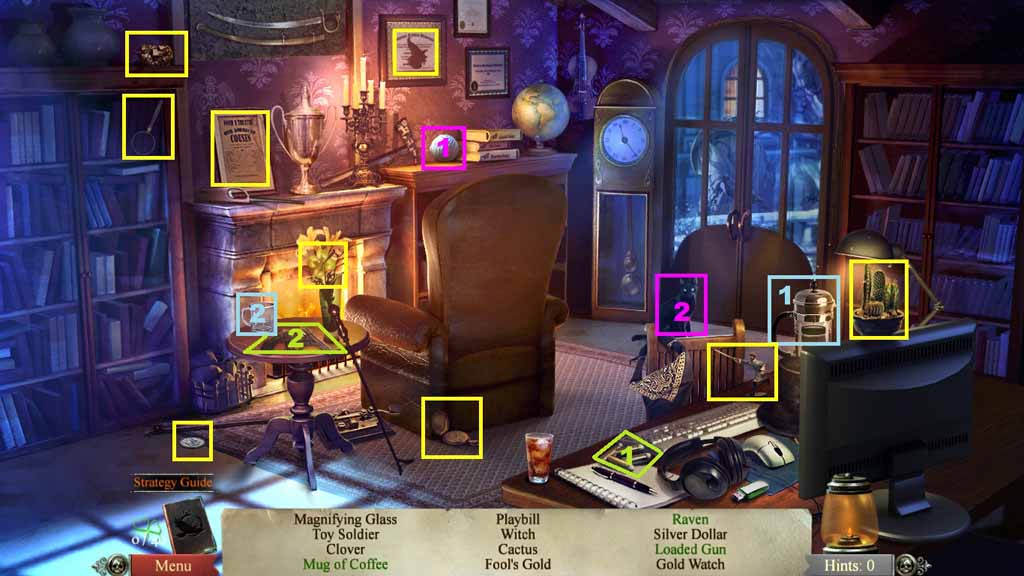
Task: Open the Strategy Guide
Action: (173, 482)
